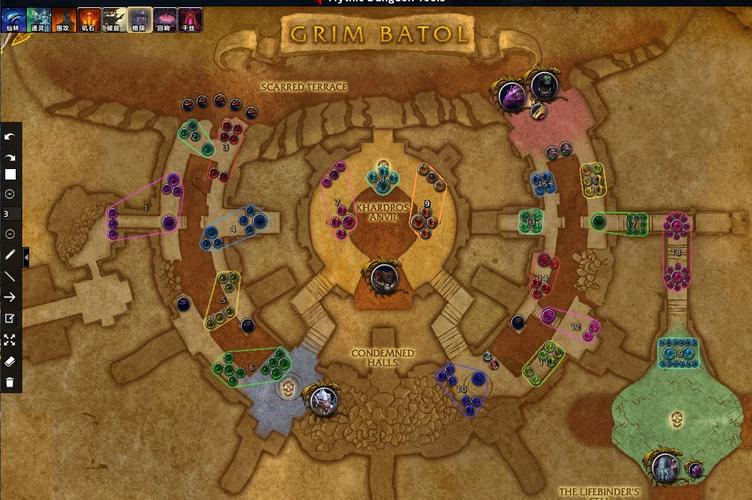The height and width of the screenshot is (500, 752).
Task: Select the boss portrait at Khardros' Anvil
Action: 380,277
